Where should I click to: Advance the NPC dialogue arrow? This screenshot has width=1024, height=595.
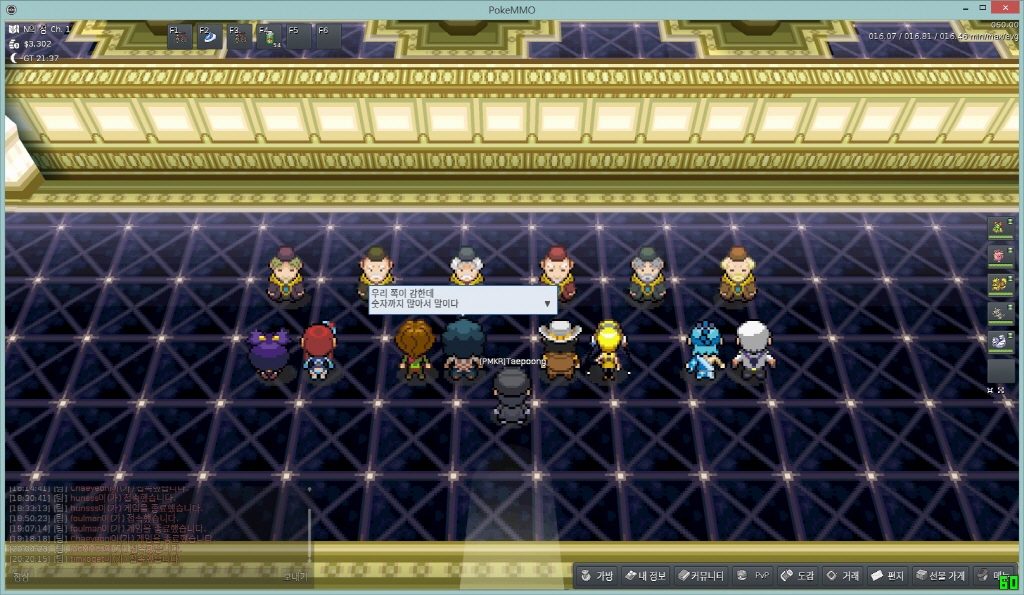(x=547, y=302)
